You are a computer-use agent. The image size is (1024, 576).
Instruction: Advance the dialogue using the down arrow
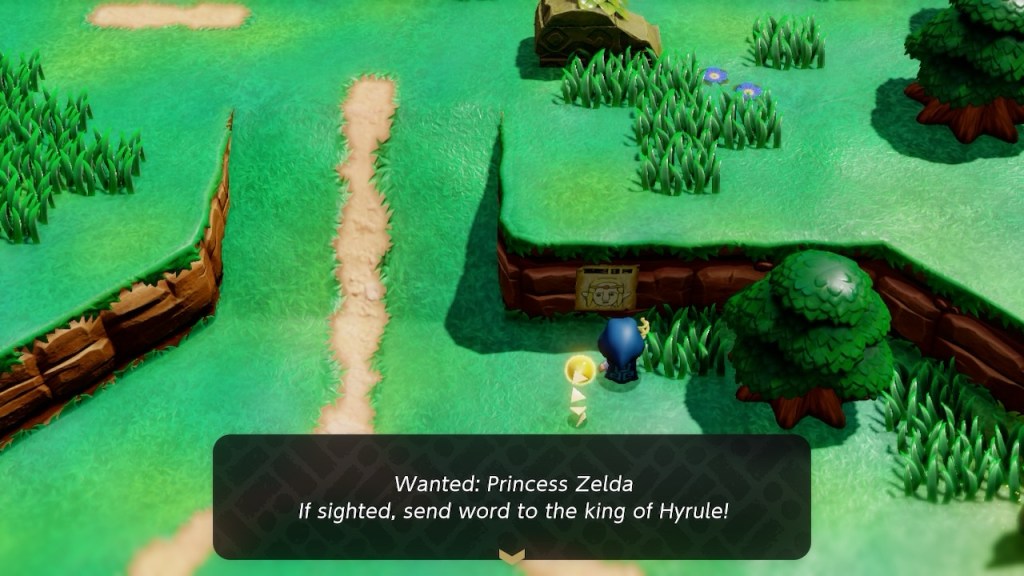(511, 557)
